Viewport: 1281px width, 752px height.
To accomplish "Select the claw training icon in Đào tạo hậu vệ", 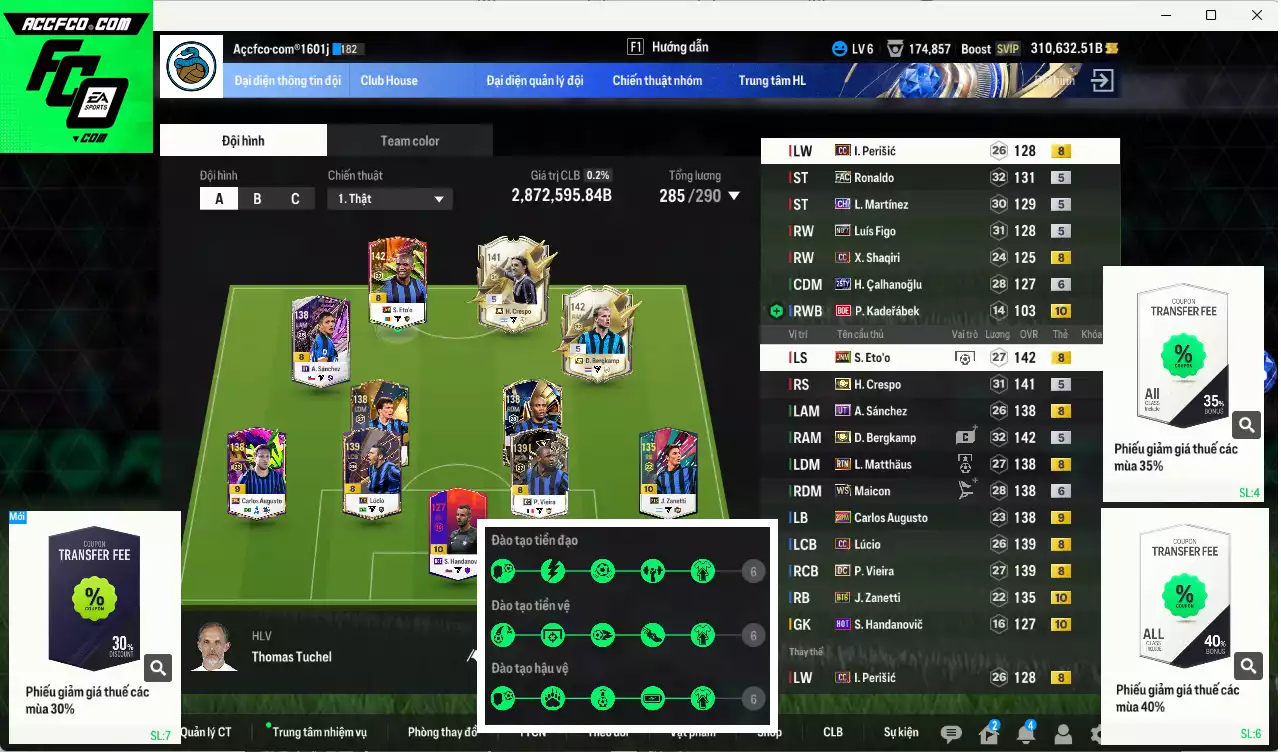I will pyautogui.click(x=551, y=698).
